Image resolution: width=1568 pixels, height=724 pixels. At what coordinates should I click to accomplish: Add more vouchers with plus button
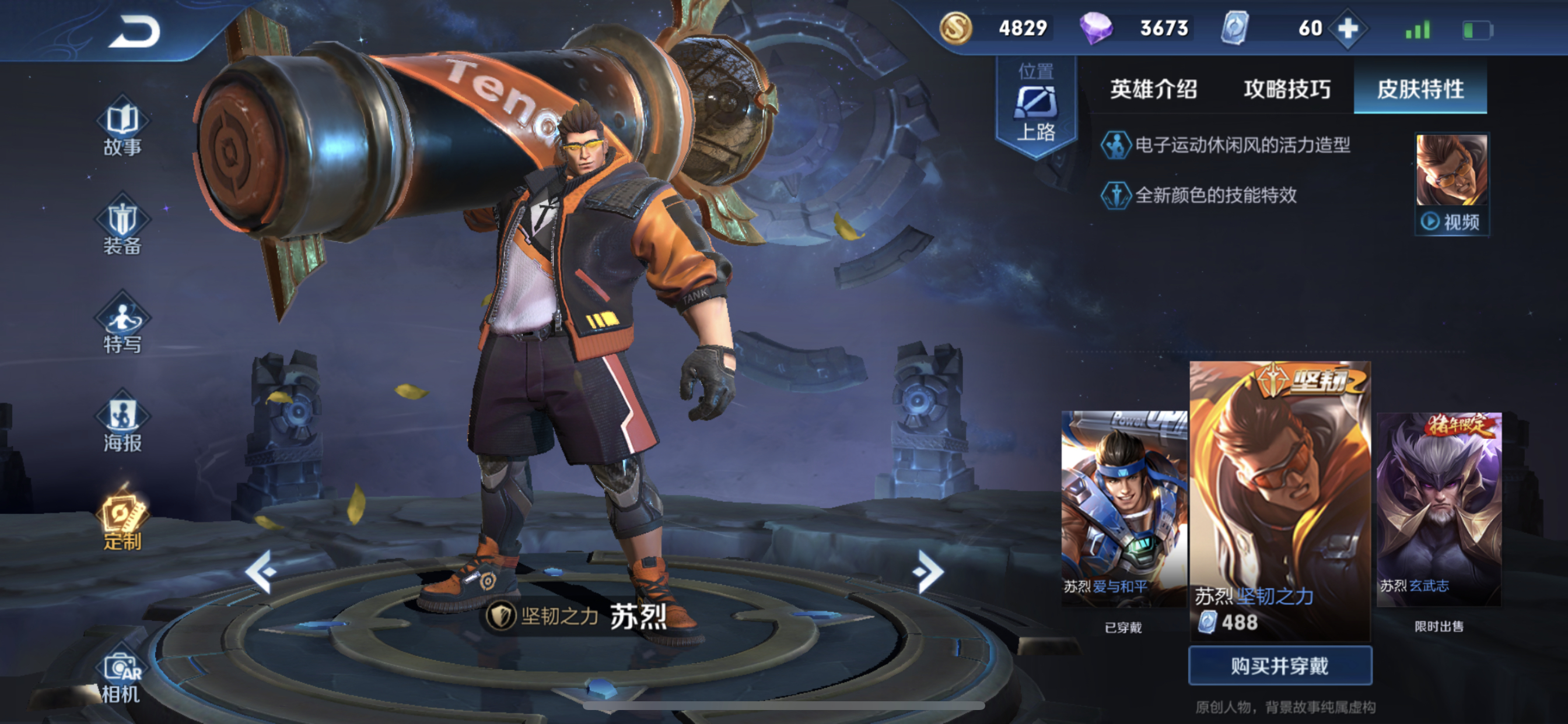coord(1347,28)
